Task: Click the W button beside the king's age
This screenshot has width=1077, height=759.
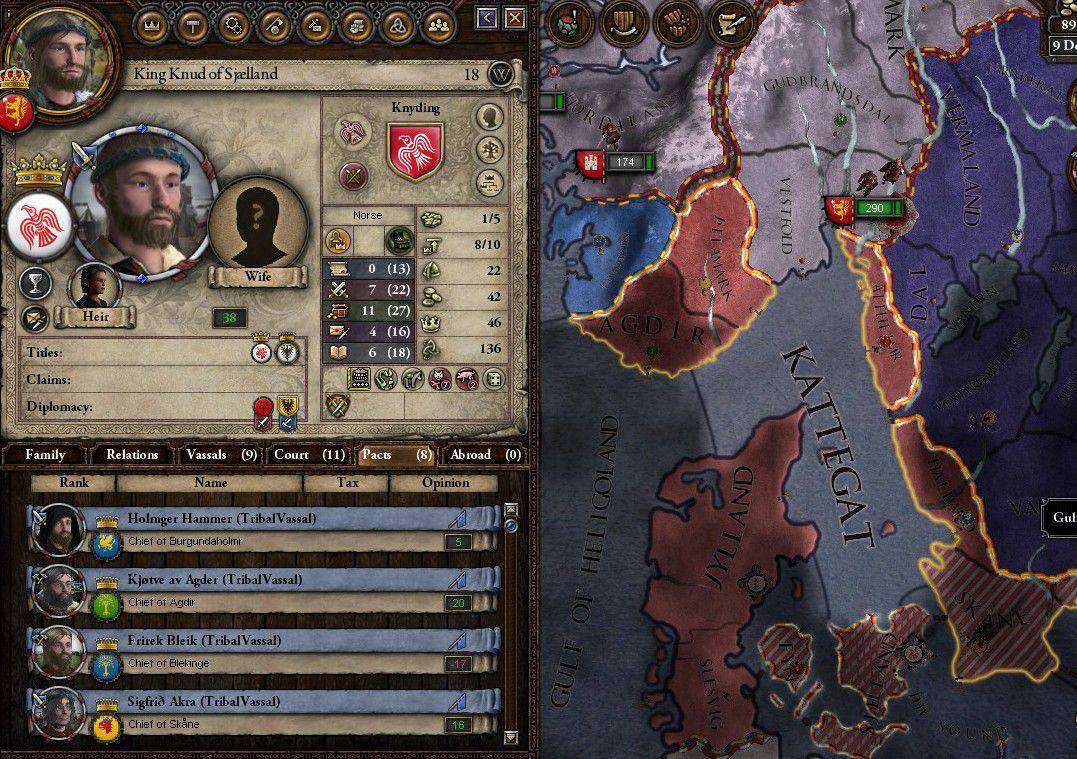Action: [x=502, y=74]
